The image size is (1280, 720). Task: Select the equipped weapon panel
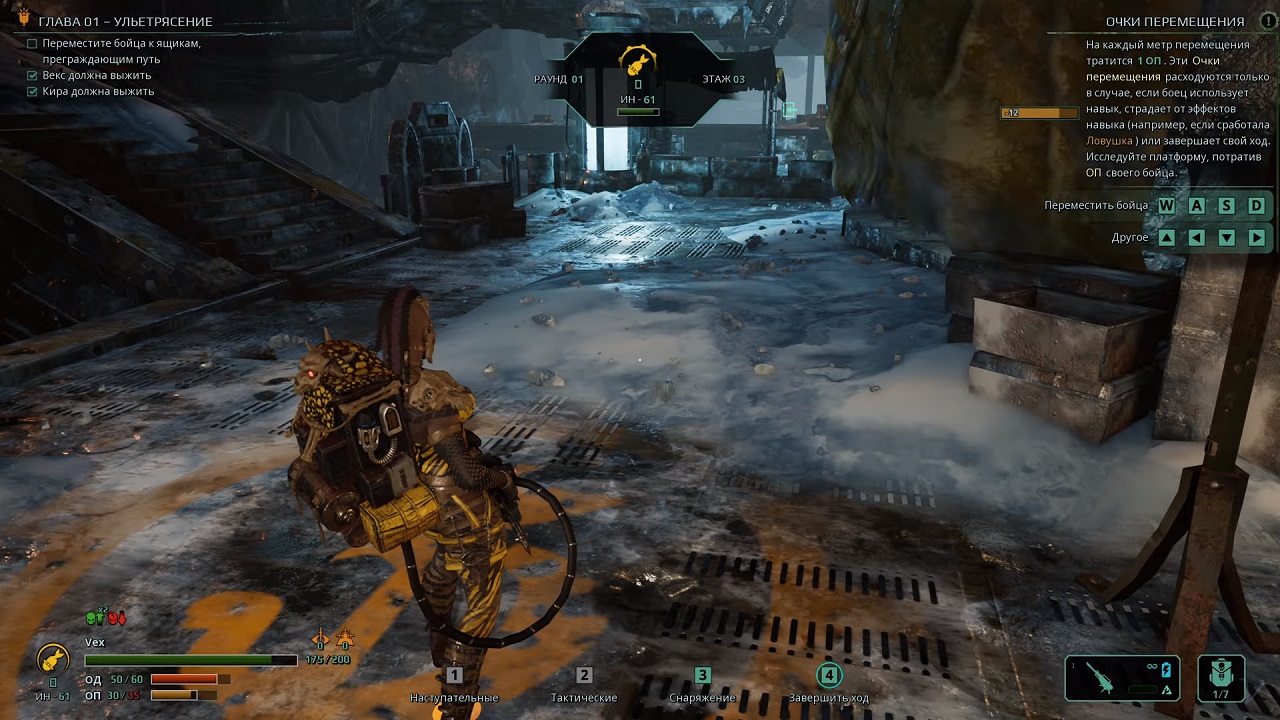1122,677
